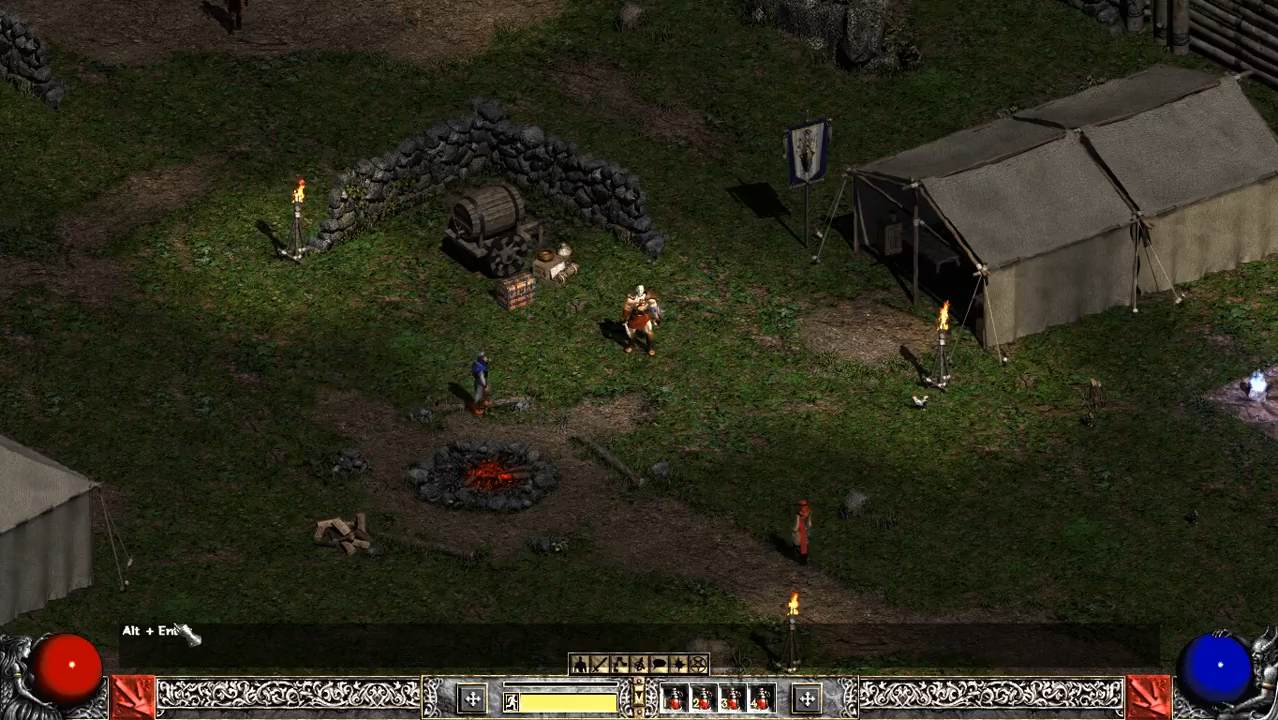Click the four-arrow button right of the potion belt
1278x720 pixels.
[x=807, y=698]
